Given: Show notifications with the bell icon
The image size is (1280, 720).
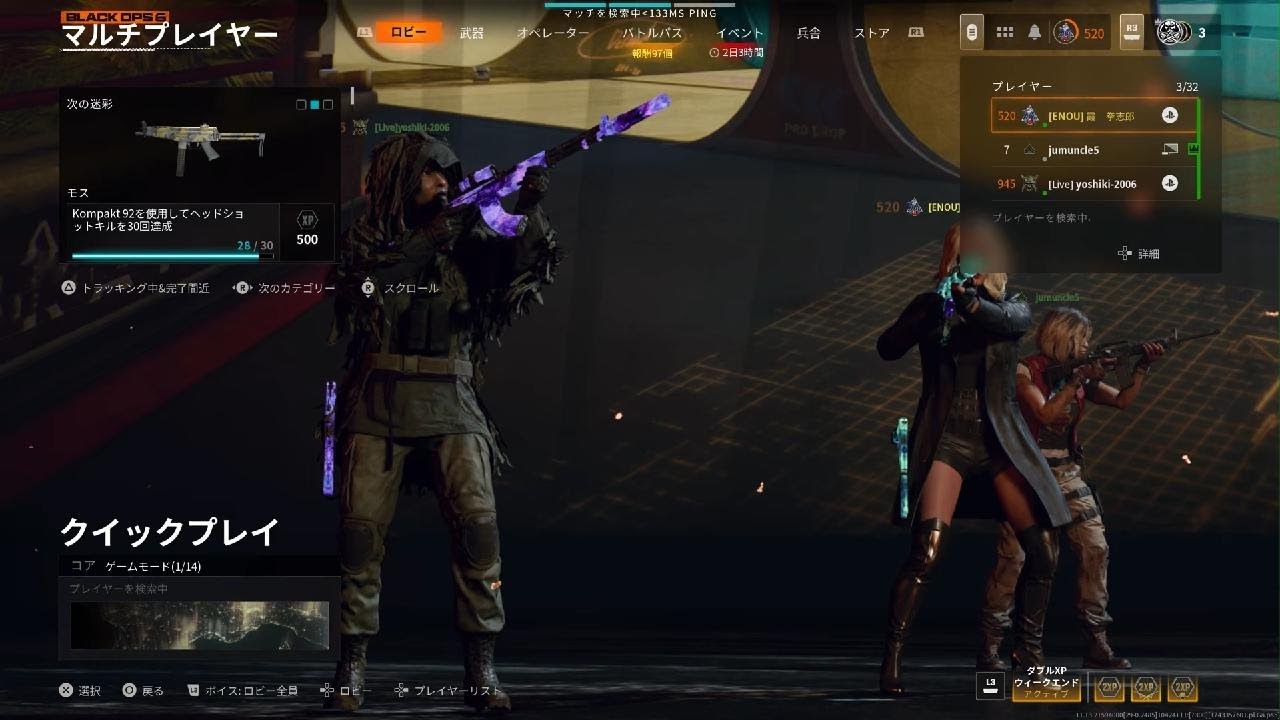Looking at the screenshot, I should tap(1034, 33).
